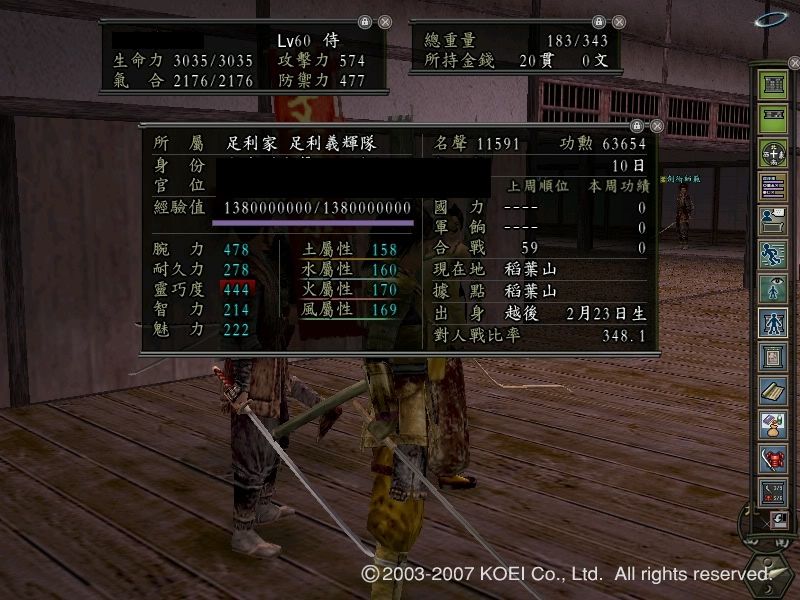Viewport: 800px width, 600px height.
Task: Toggle the lock on the character details window
Action: [x=637, y=126]
